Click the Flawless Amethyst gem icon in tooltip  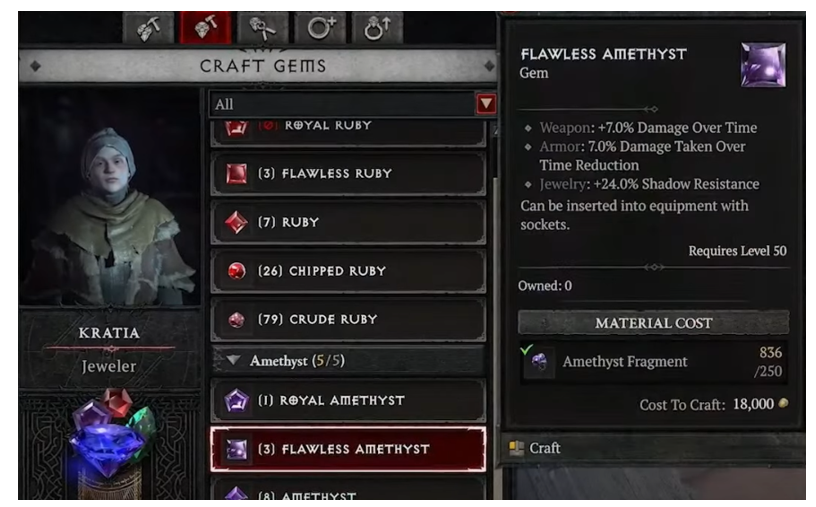pyautogui.click(x=762, y=65)
